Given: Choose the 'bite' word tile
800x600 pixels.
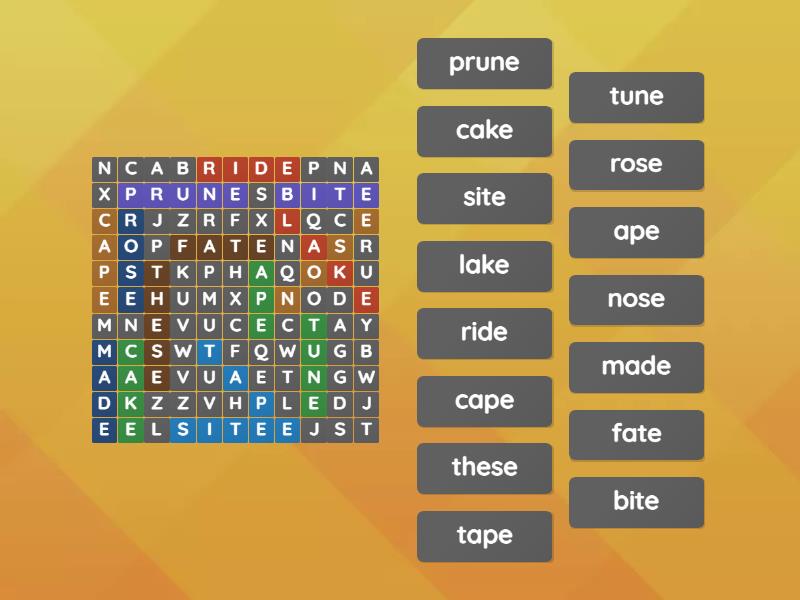Looking at the screenshot, I should (x=636, y=502).
